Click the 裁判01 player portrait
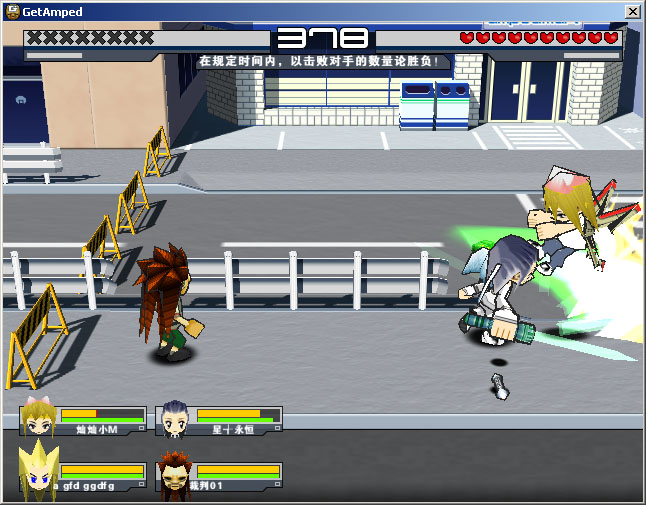The width and height of the screenshot is (646, 505). [174, 476]
